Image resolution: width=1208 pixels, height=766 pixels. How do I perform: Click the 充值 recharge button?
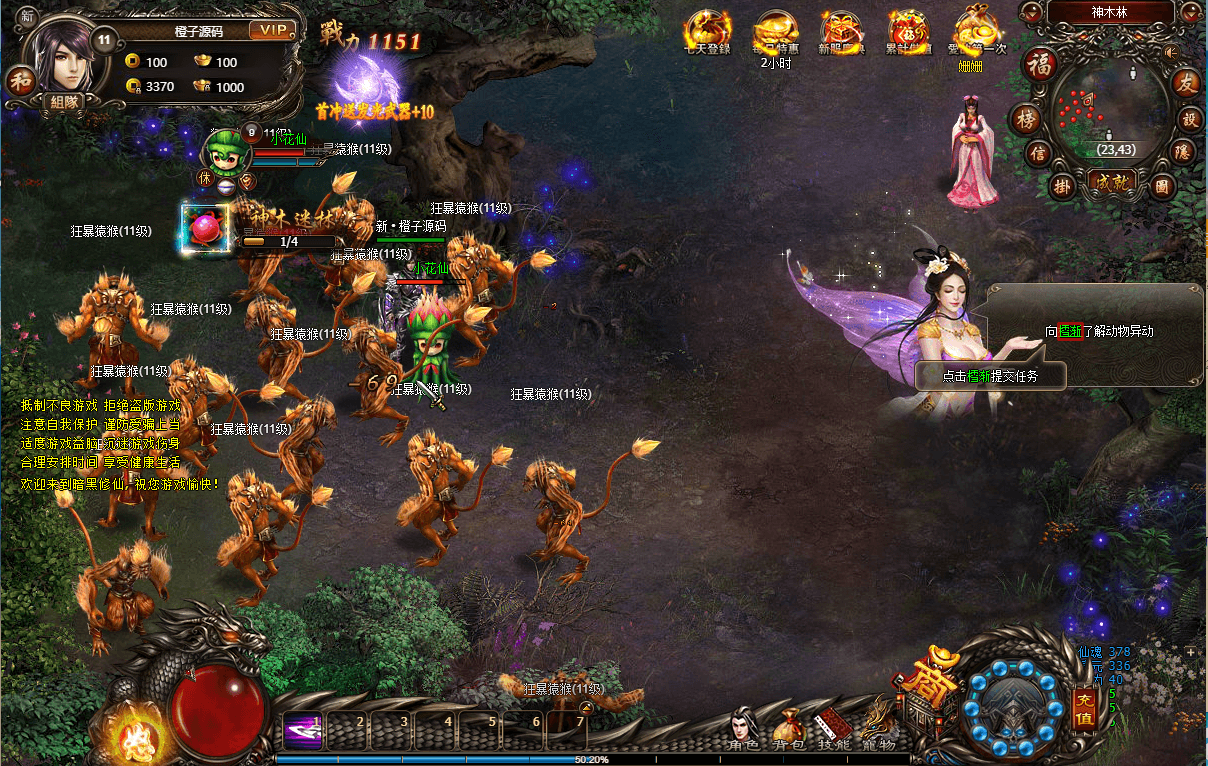[1084, 707]
